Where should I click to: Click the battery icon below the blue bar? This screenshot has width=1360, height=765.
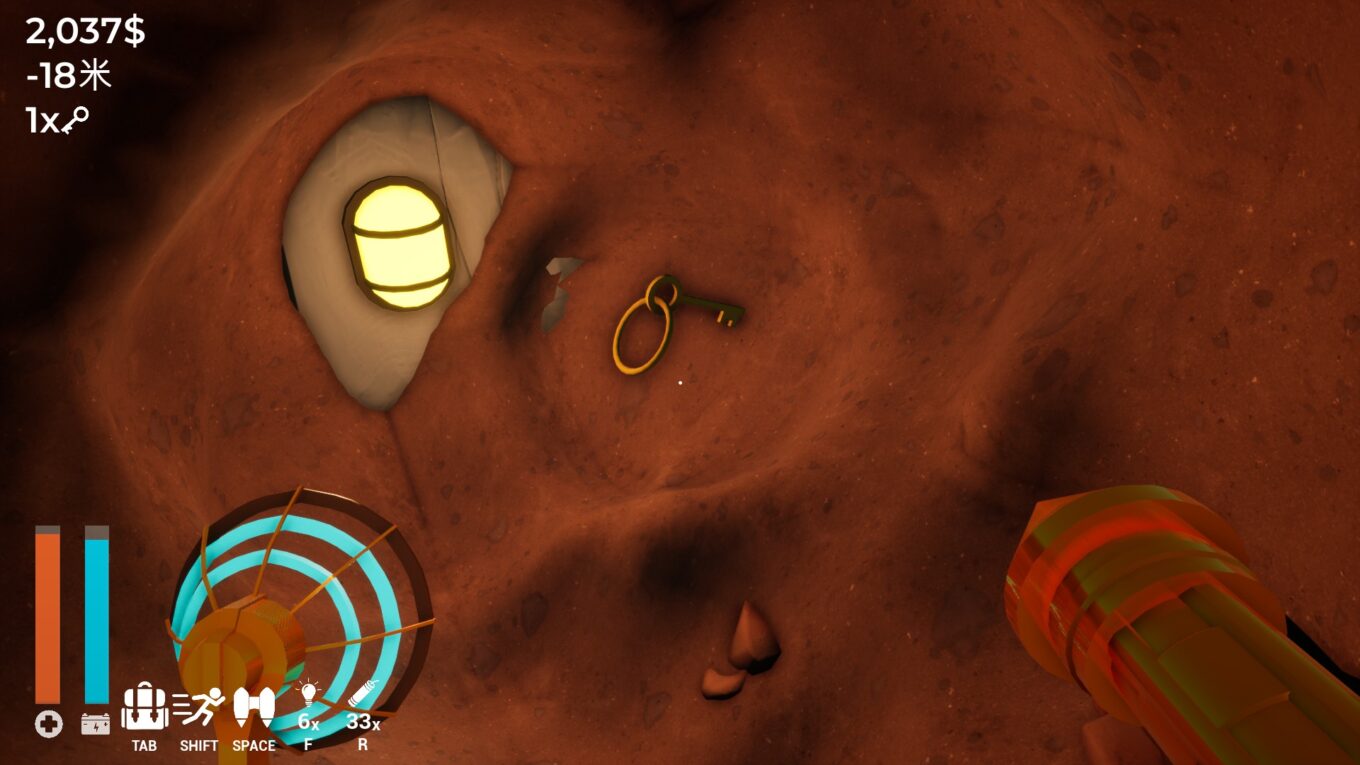click(95, 722)
